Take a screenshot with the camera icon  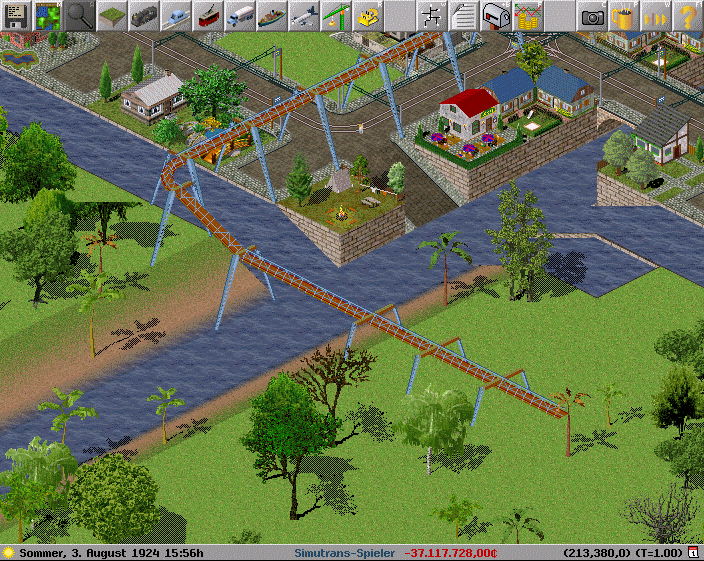592,15
